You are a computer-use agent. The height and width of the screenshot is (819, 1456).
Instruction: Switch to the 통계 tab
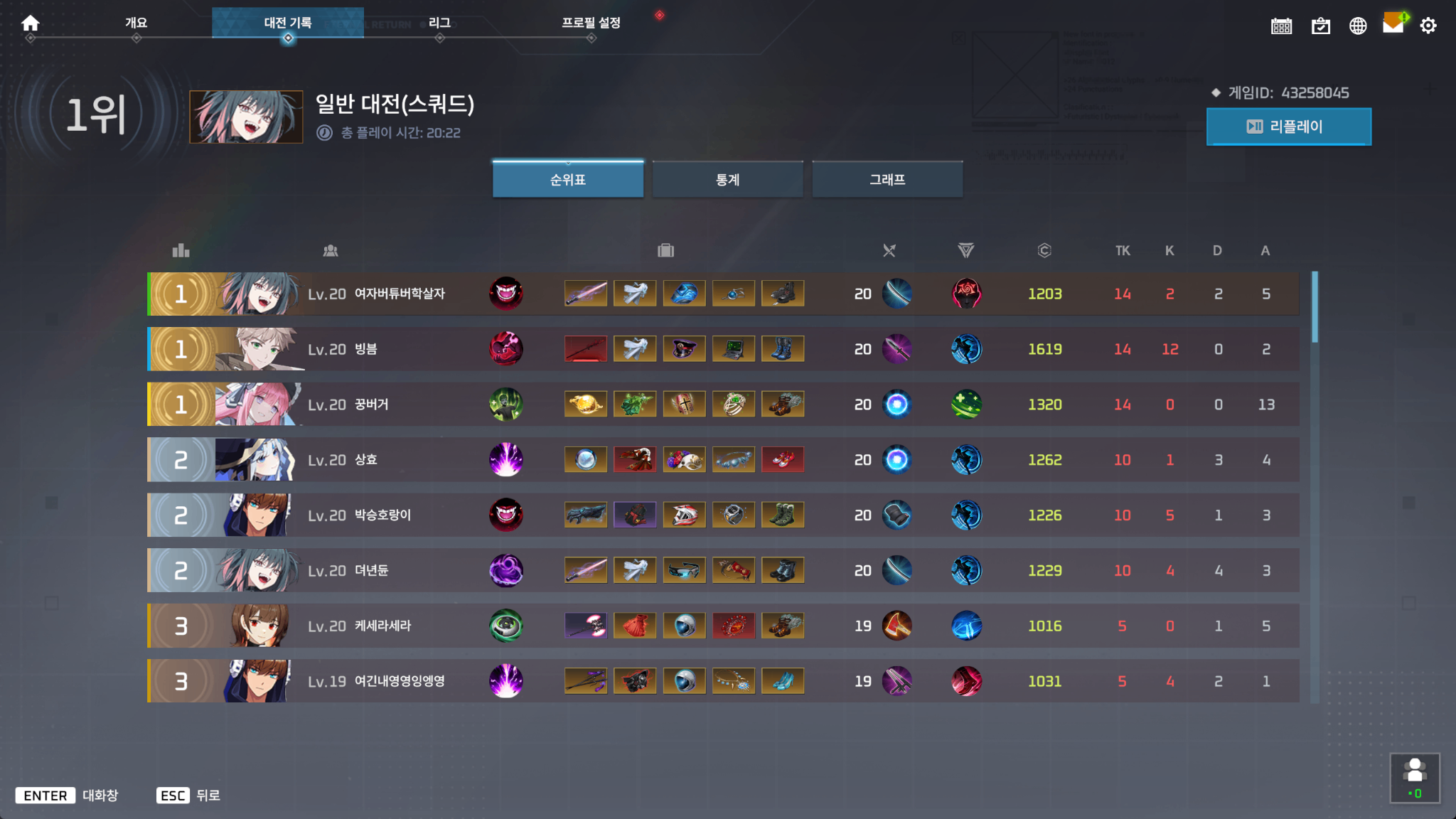[727, 179]
